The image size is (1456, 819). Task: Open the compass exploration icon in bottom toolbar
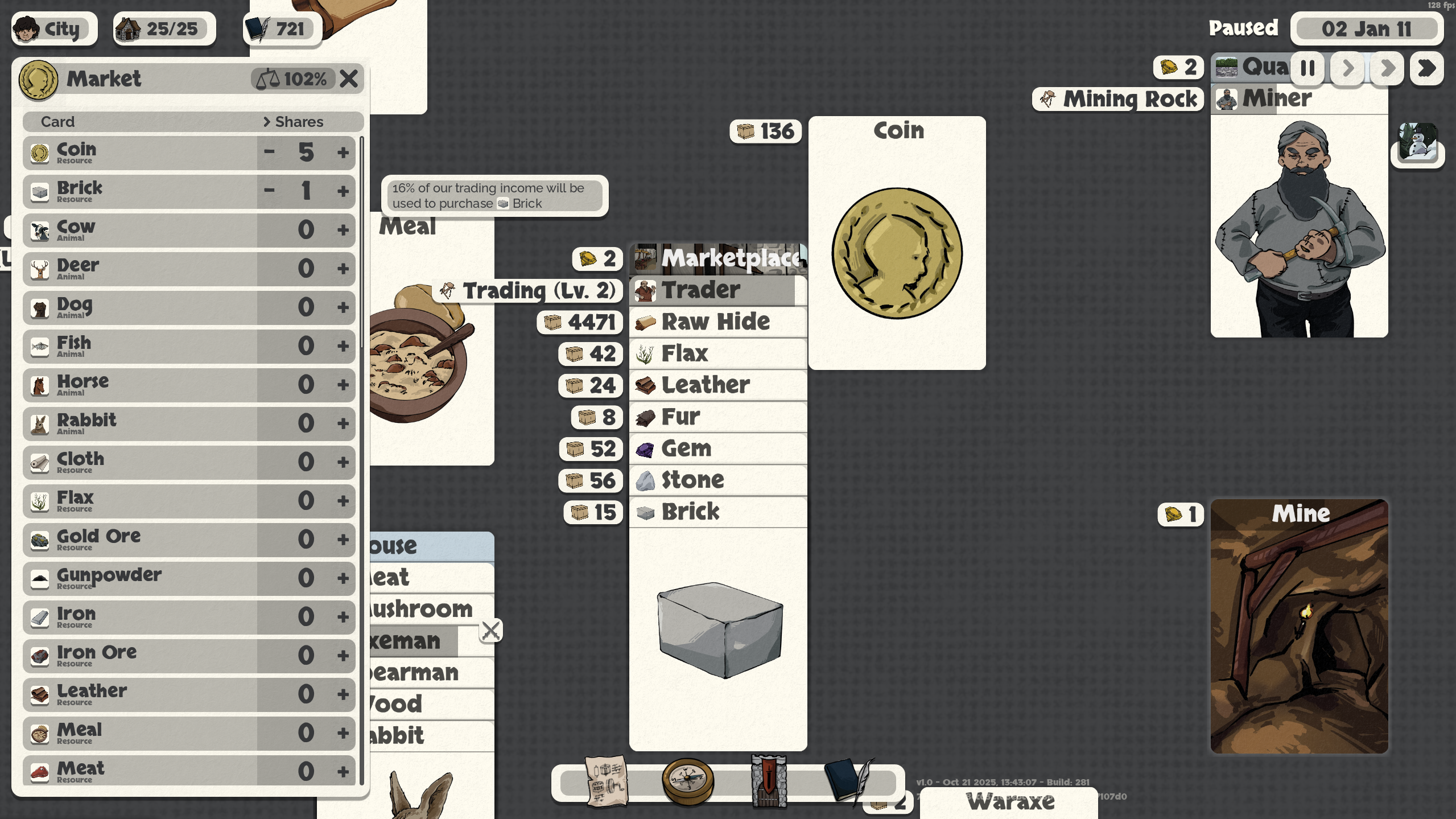click(686, 783)
